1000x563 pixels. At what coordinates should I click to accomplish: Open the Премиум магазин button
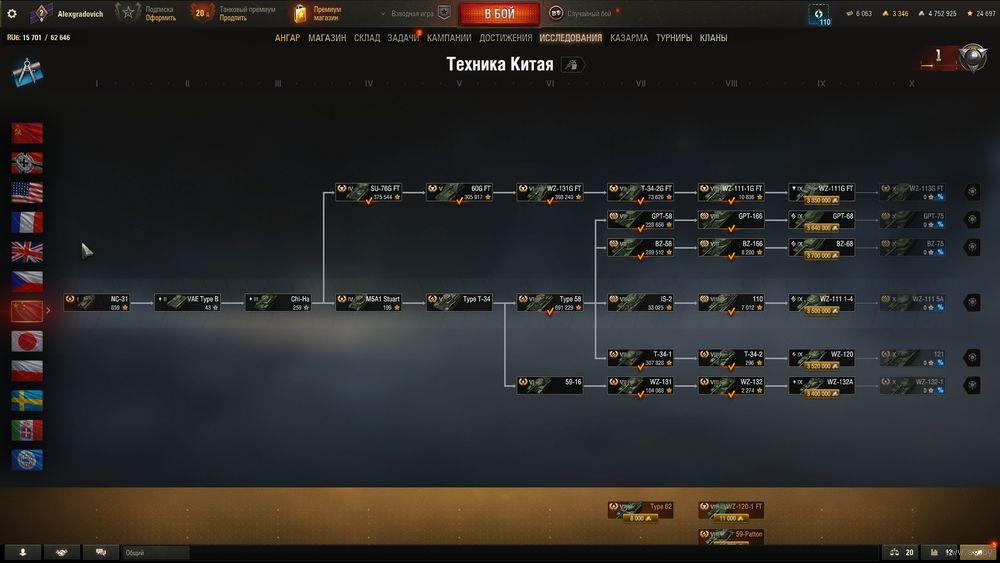tap(318, 13)
